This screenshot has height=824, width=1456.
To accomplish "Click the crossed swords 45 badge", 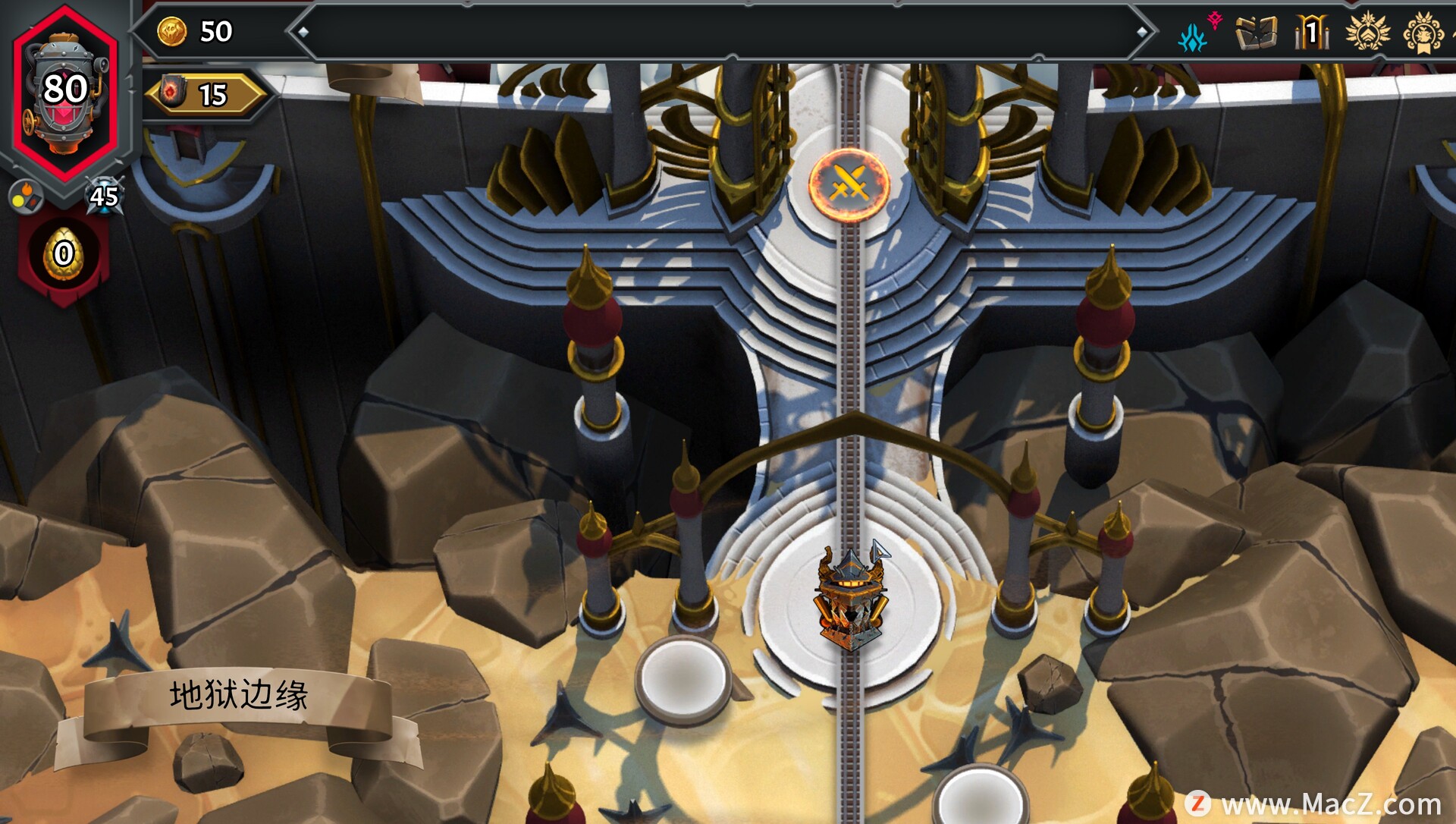I will click(104, 196).
